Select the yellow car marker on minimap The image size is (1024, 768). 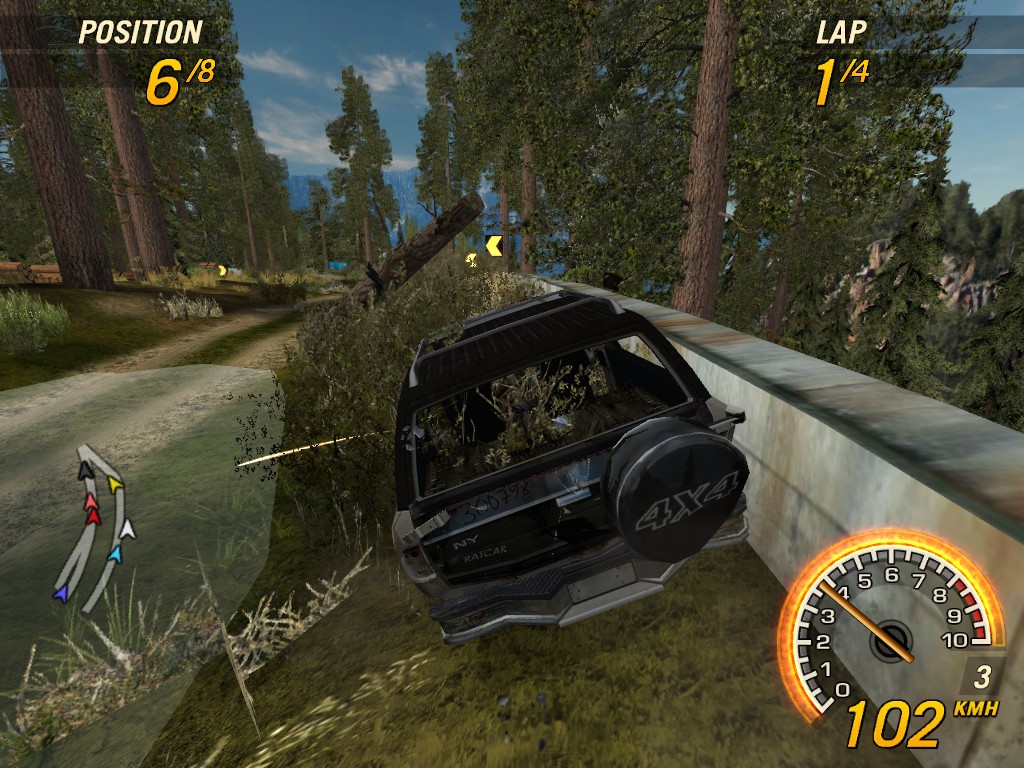pos(115,485)
